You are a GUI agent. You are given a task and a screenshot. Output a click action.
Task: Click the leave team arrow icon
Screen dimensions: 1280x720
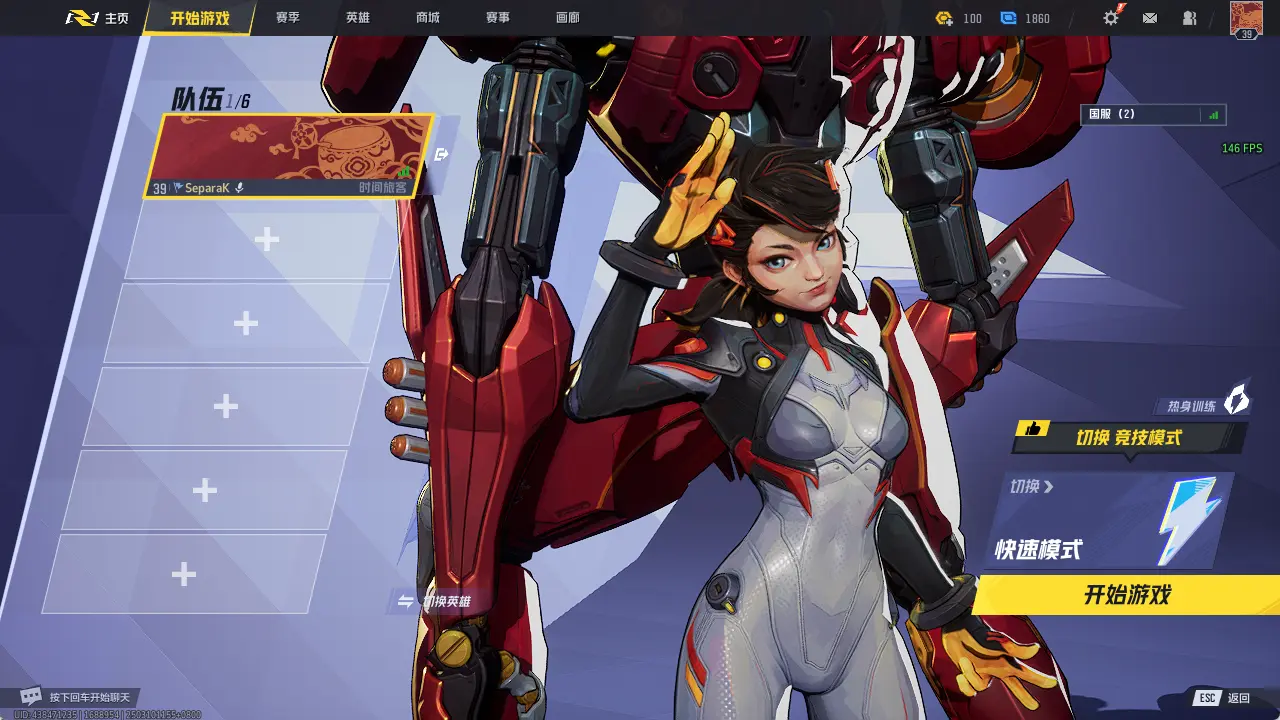(x=442, y=155)
